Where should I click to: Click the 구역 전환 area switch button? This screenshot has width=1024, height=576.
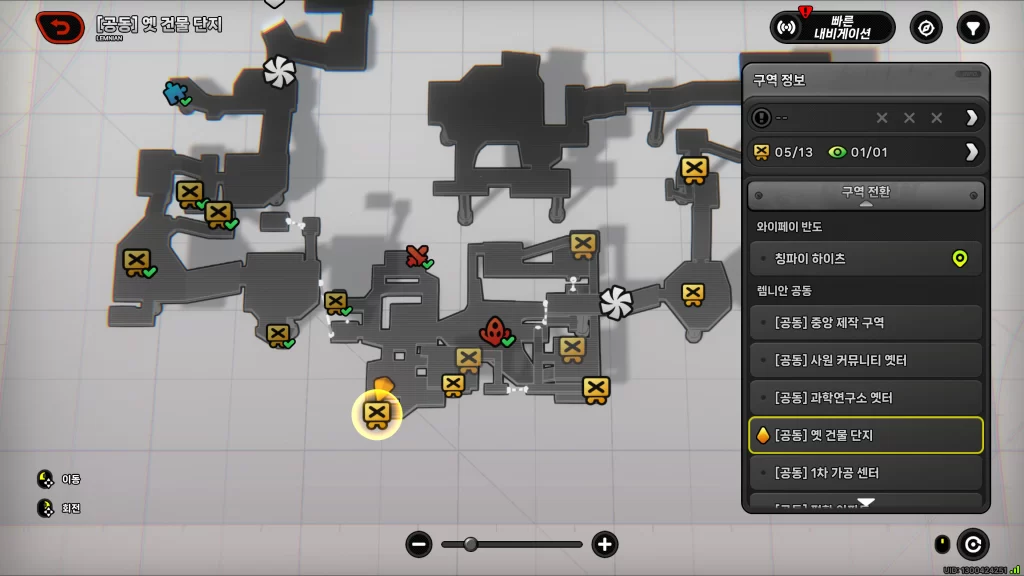pos(866,194)
